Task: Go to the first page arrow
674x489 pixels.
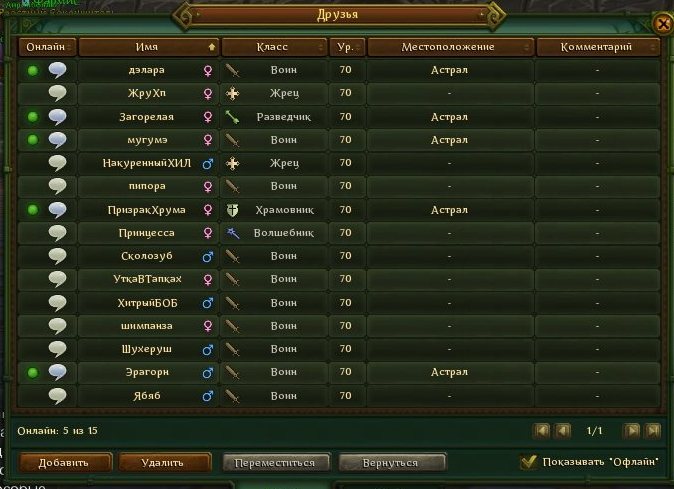Action: 542,431
